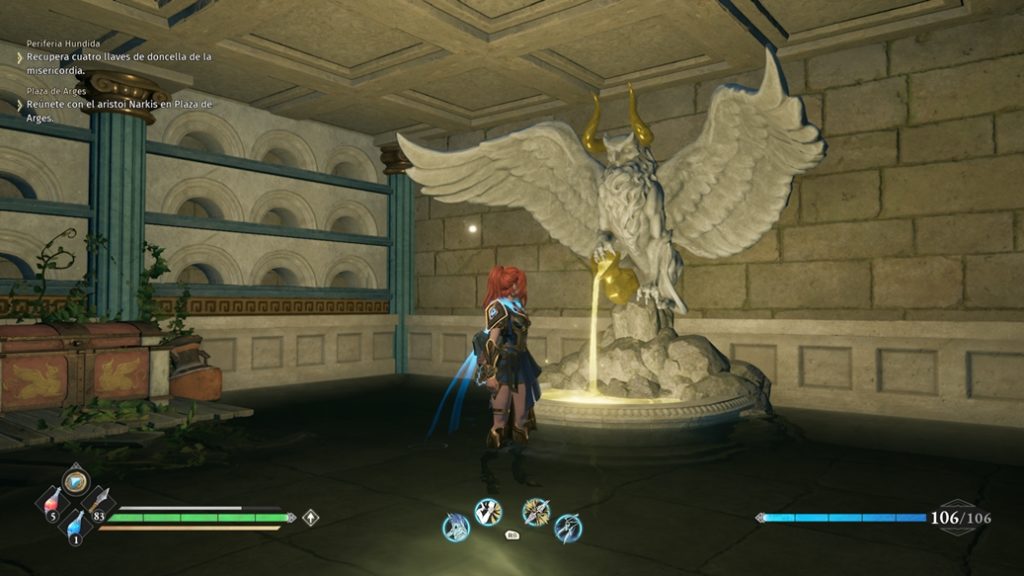1024x576 pixels.
Task: Activate the round gold amulet slot
Action: click(x=75, y=479)
